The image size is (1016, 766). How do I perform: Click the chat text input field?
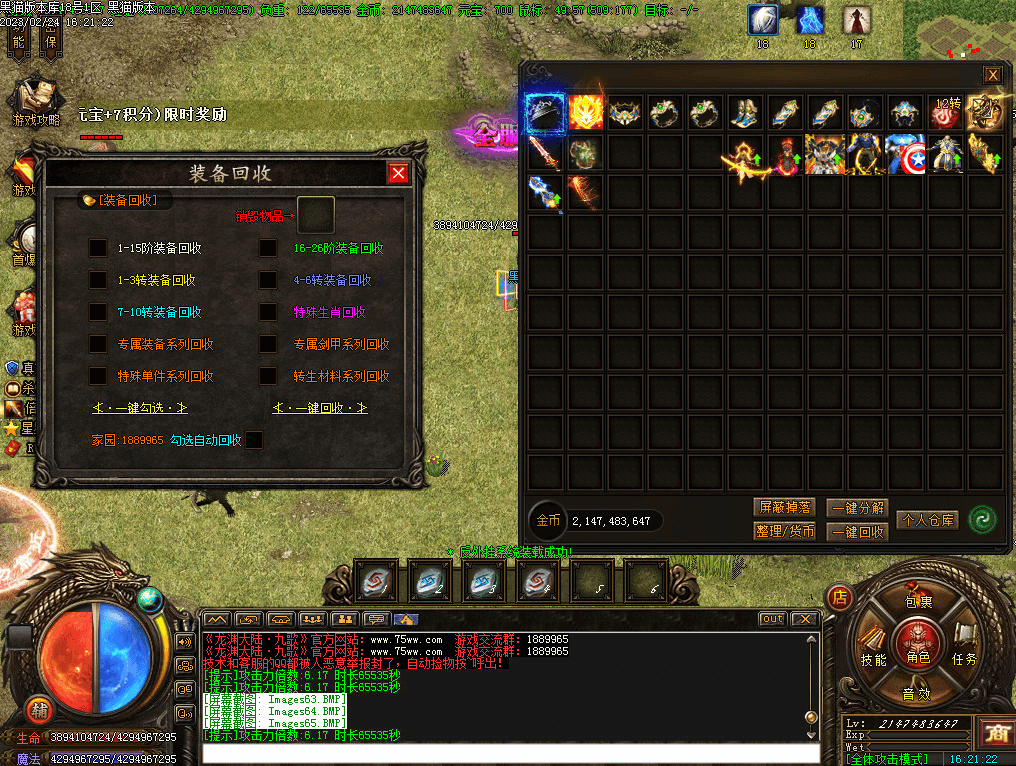point(500,754)
